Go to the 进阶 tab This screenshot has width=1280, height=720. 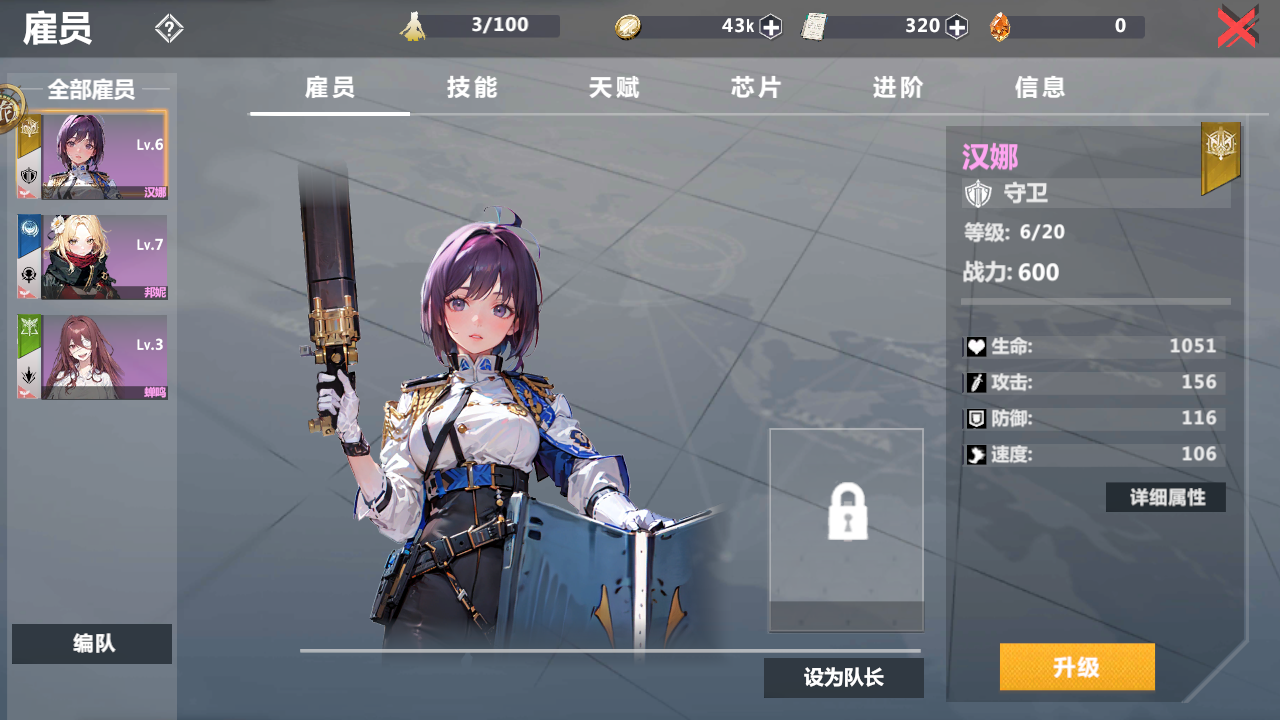point(898,88)
